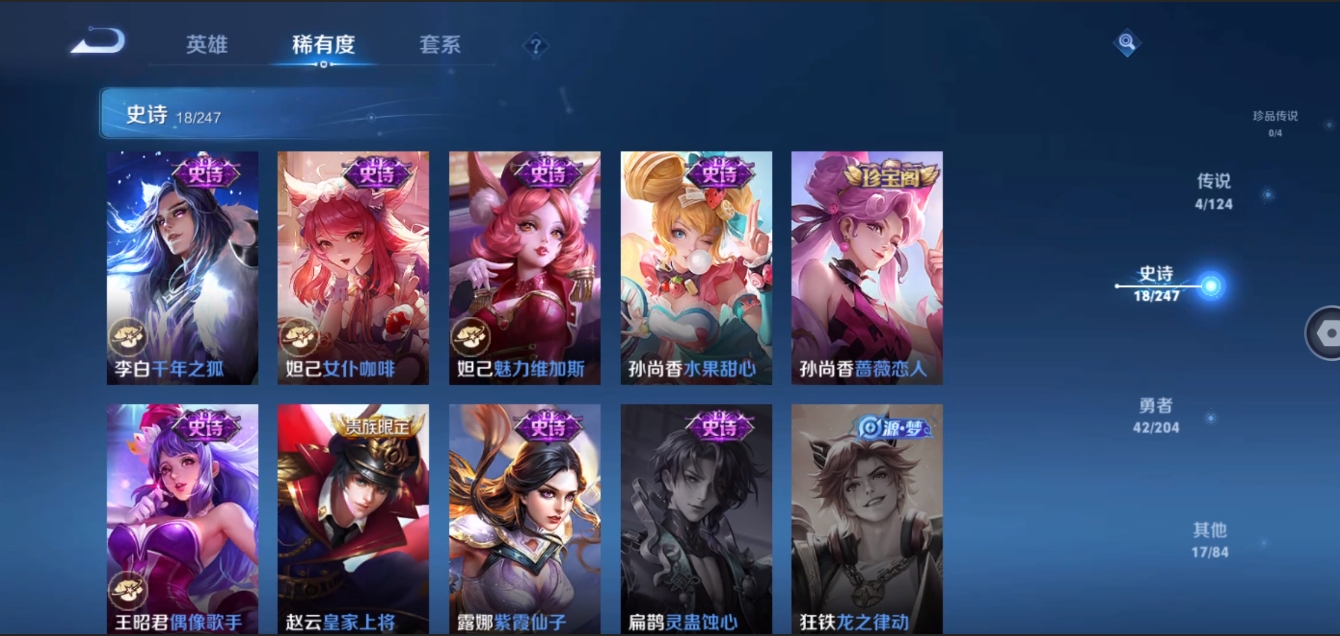Select the 史诗 rarity section marker
Viewport: 1340px width, 636px height.
coord(1158,284)
